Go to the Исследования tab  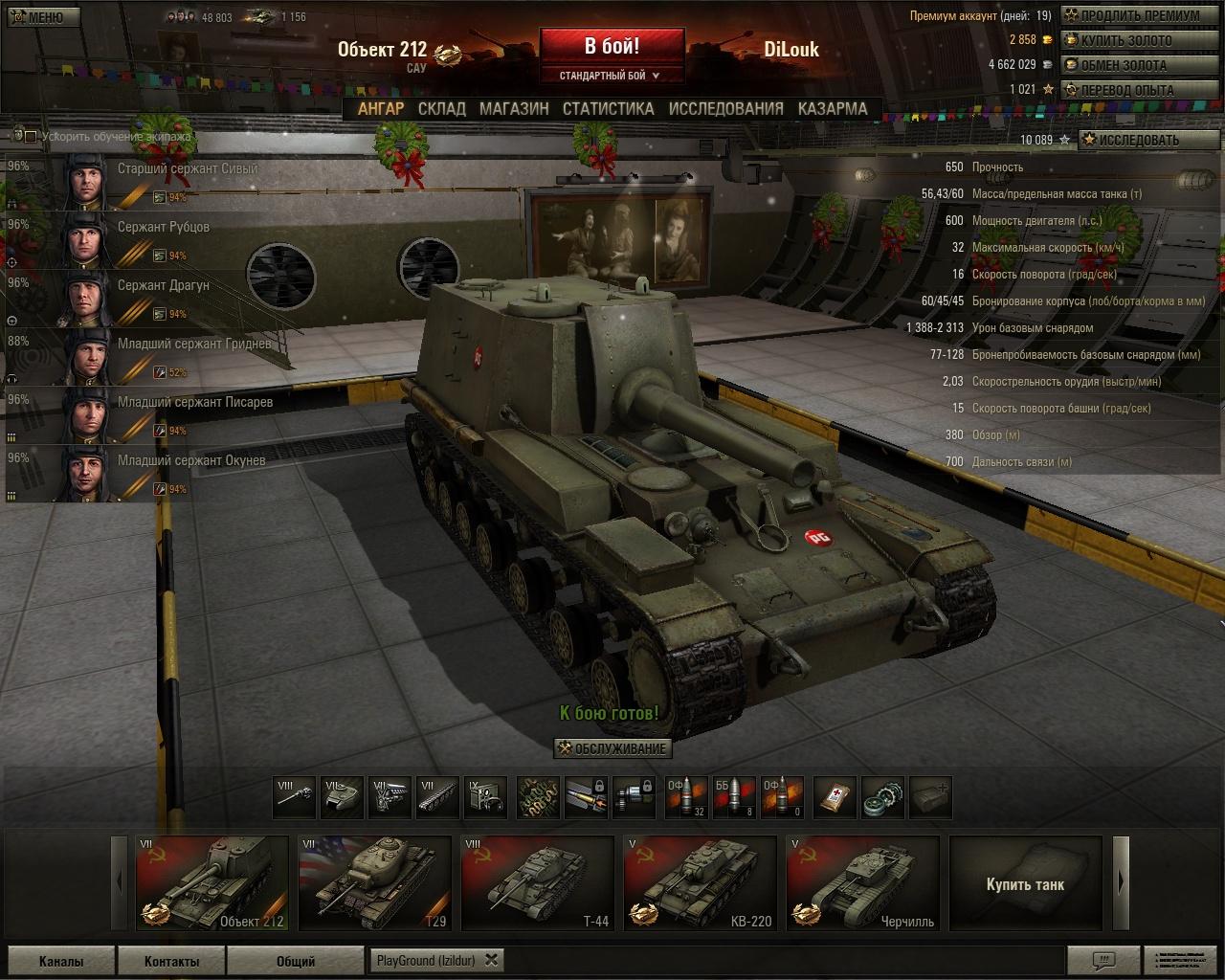pos(725,109)
